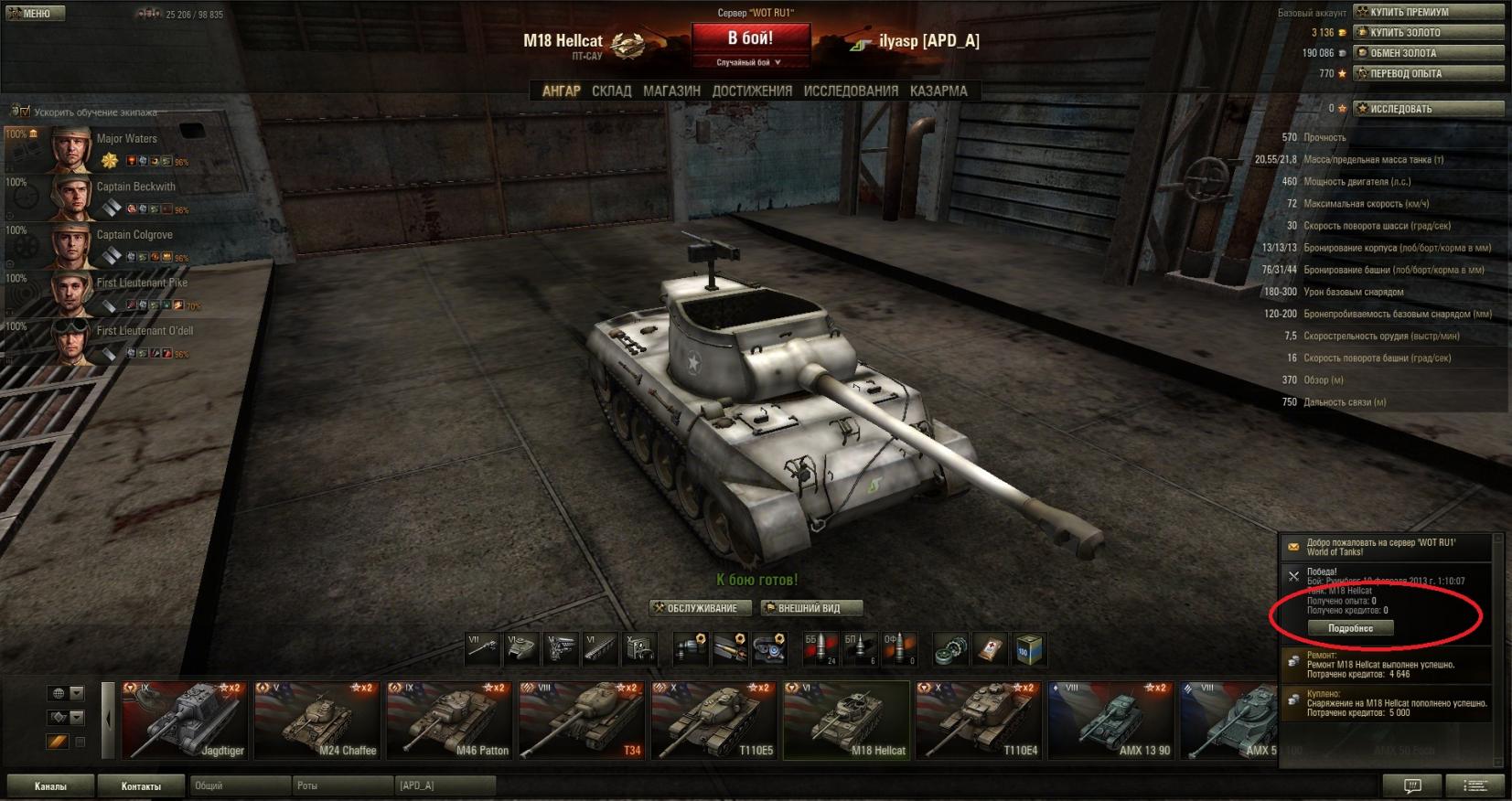Image resolution: width=1512 pixels, height=801 pixels.
Task: Select the Jagdtiger in the tank carousel
Action: [x=185, y=721]
